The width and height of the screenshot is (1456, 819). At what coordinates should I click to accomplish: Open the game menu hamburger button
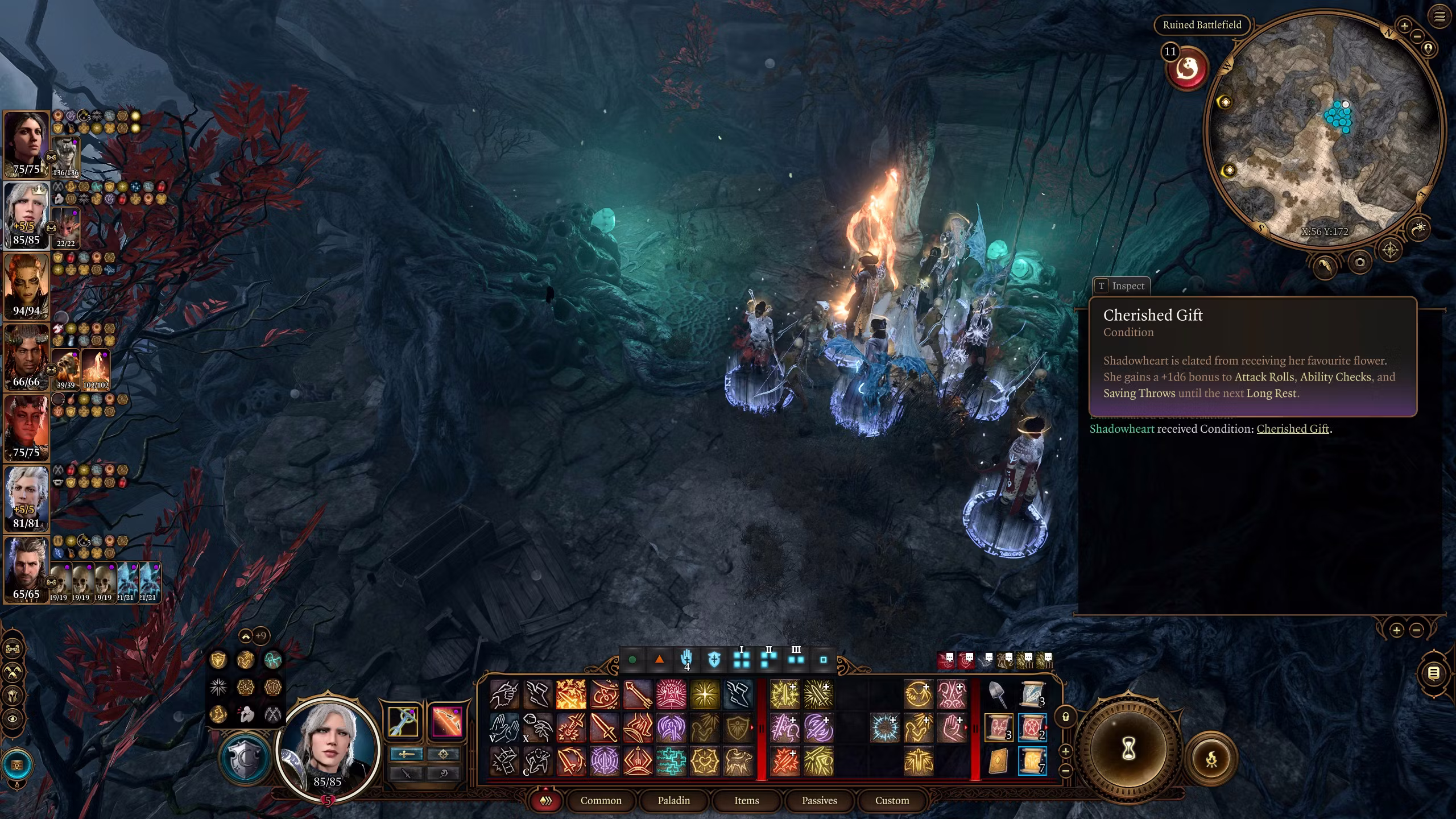point(1440,17)
